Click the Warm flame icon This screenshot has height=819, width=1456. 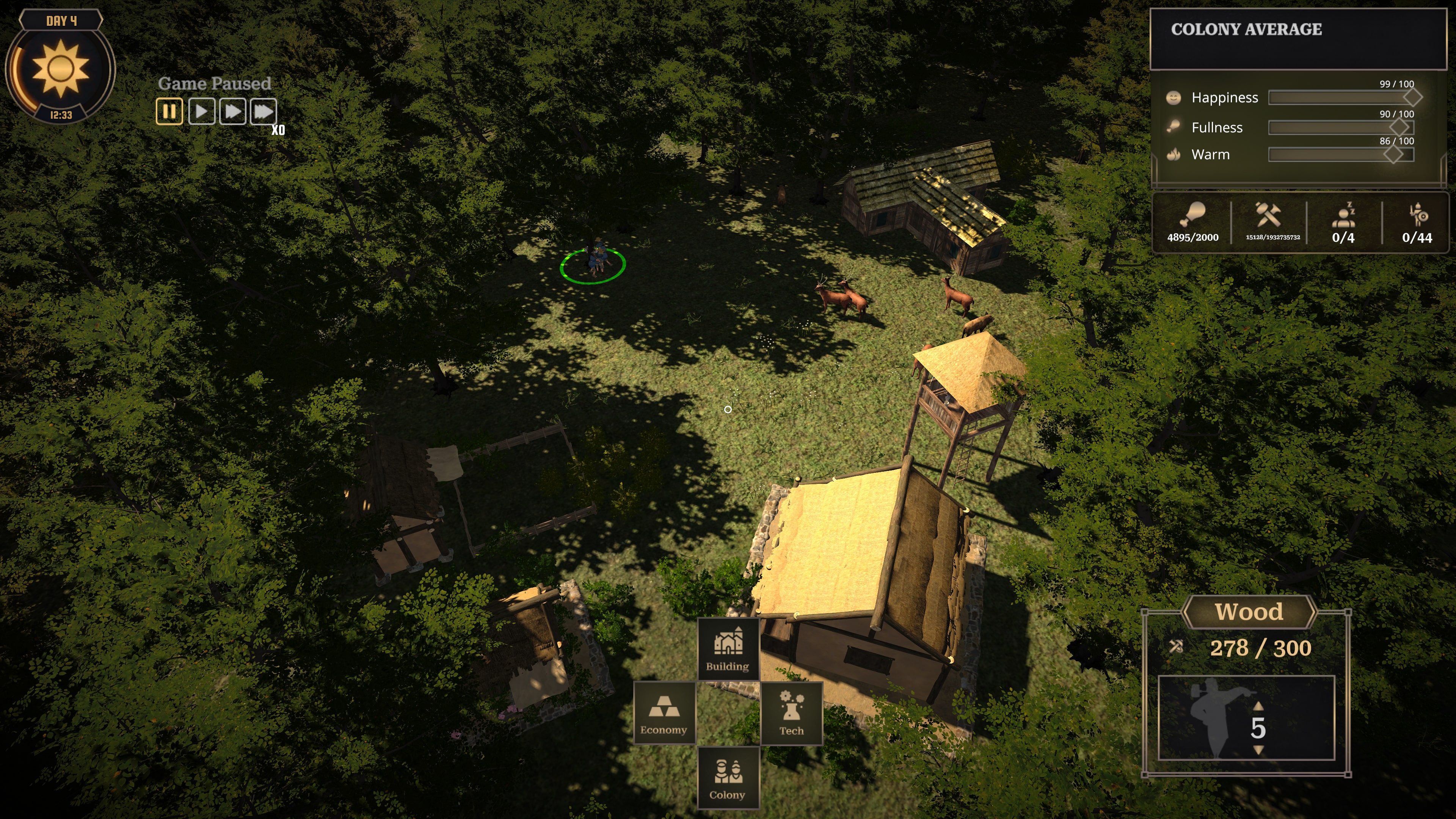(x=1174, y=154)
